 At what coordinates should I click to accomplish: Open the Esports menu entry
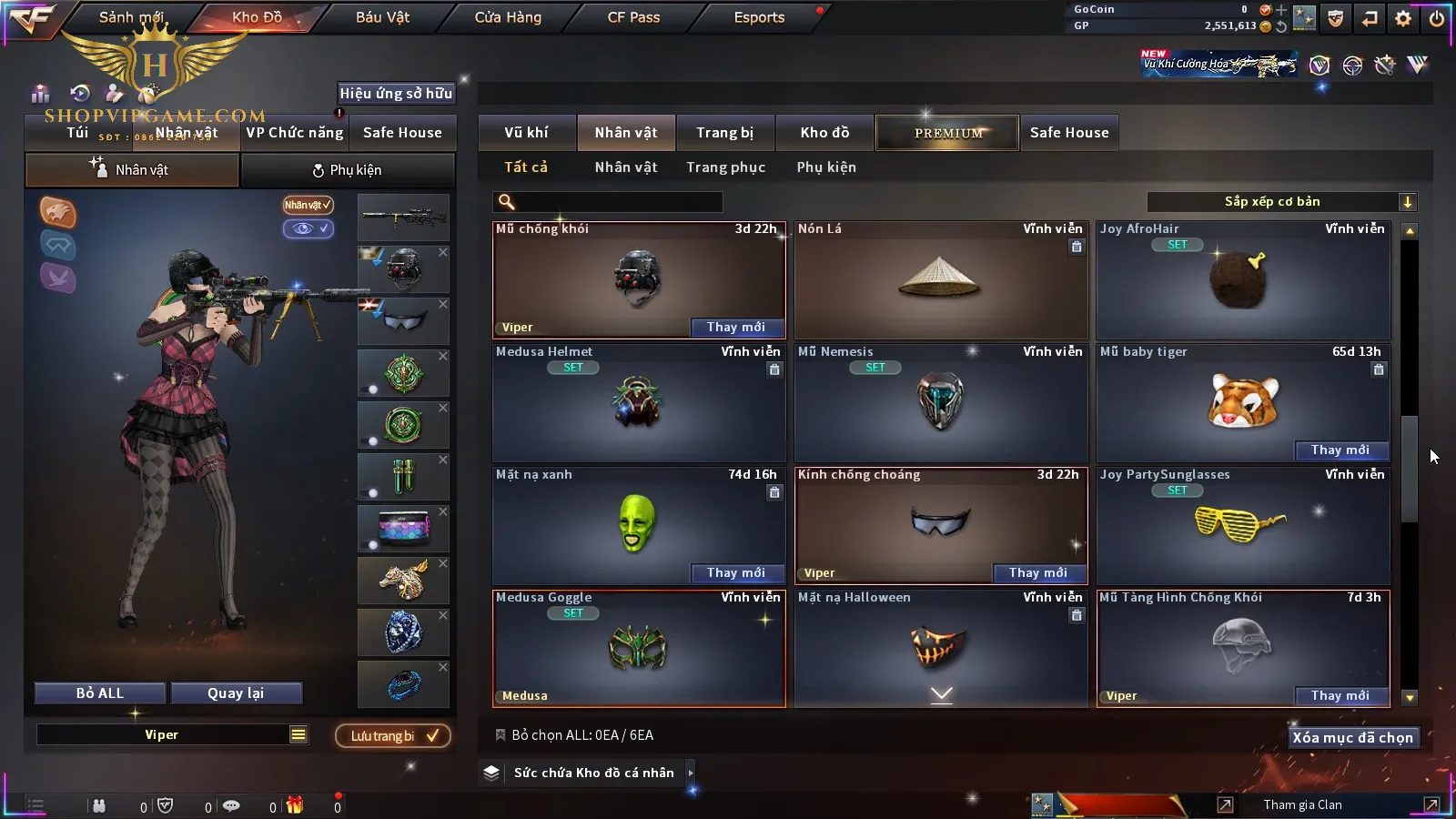[x=759, y=17]
